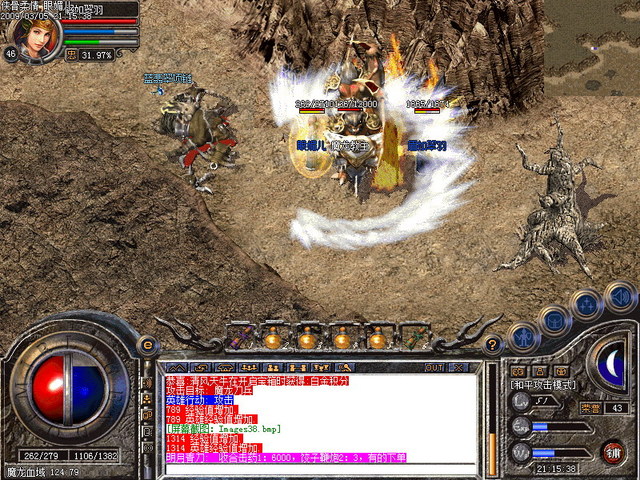
Task: Open the skills round button
Action: coord(587,304)
